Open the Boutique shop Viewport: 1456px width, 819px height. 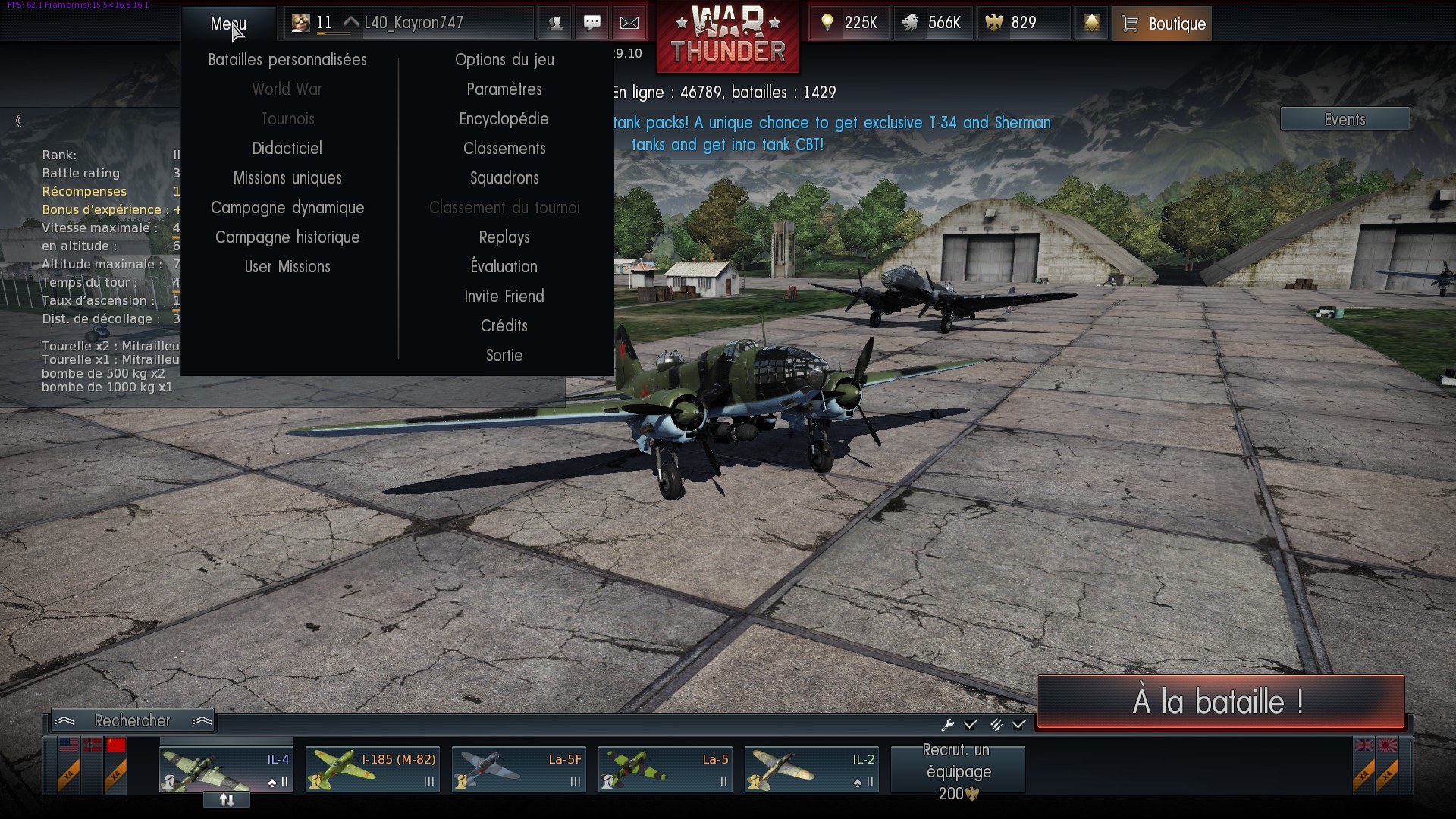tap(1162, 24)
